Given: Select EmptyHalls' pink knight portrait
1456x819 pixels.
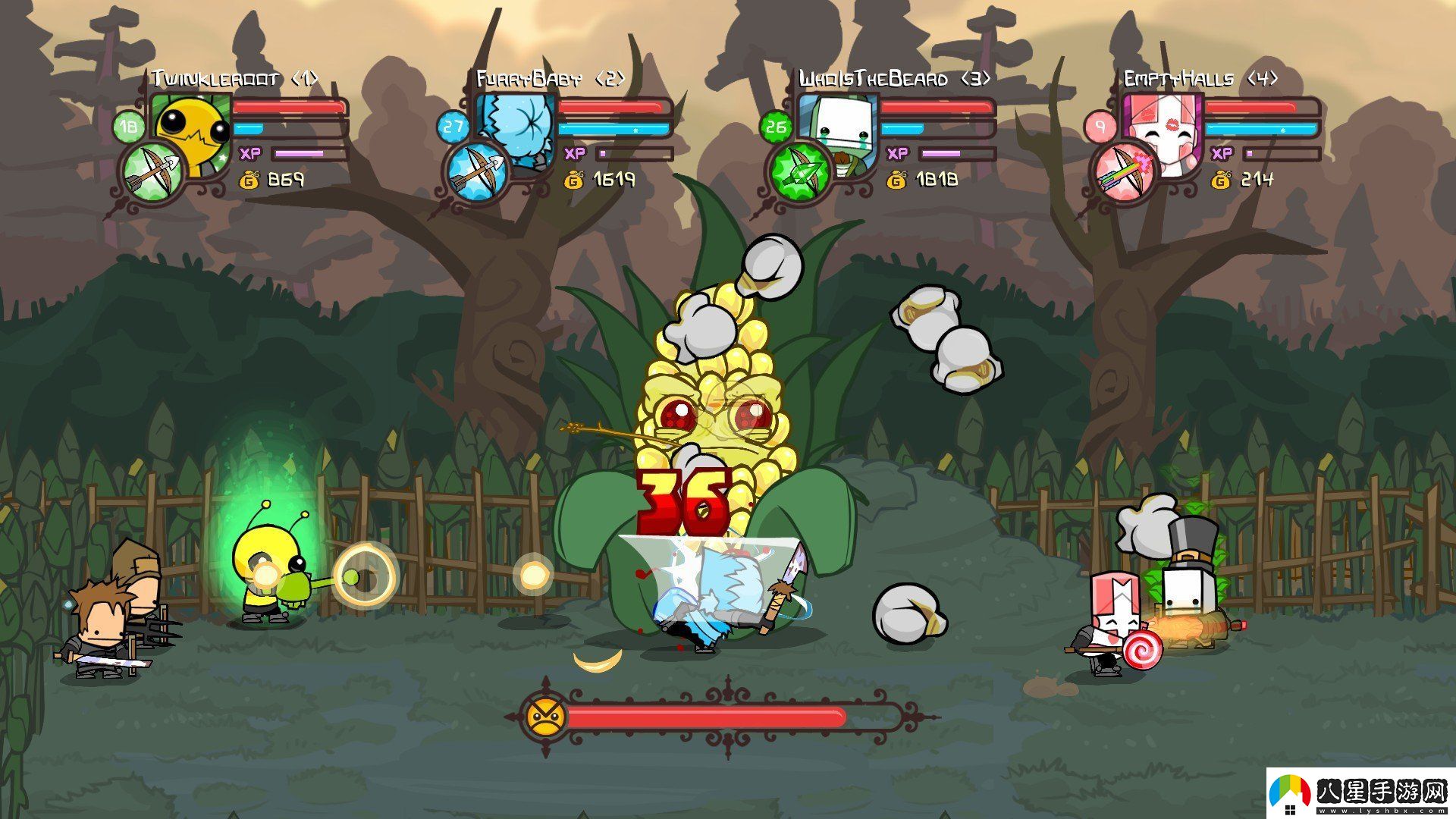Looking at the screenshot, I should tap(1164, 133).
